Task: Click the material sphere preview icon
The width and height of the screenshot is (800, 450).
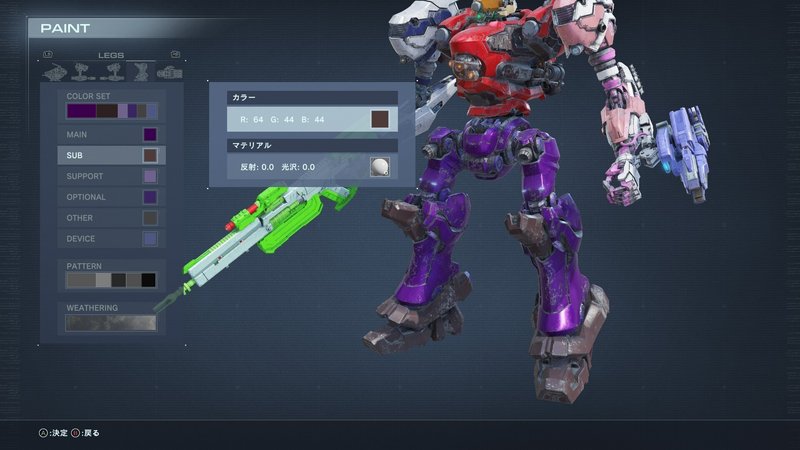Action: (380, 167)
